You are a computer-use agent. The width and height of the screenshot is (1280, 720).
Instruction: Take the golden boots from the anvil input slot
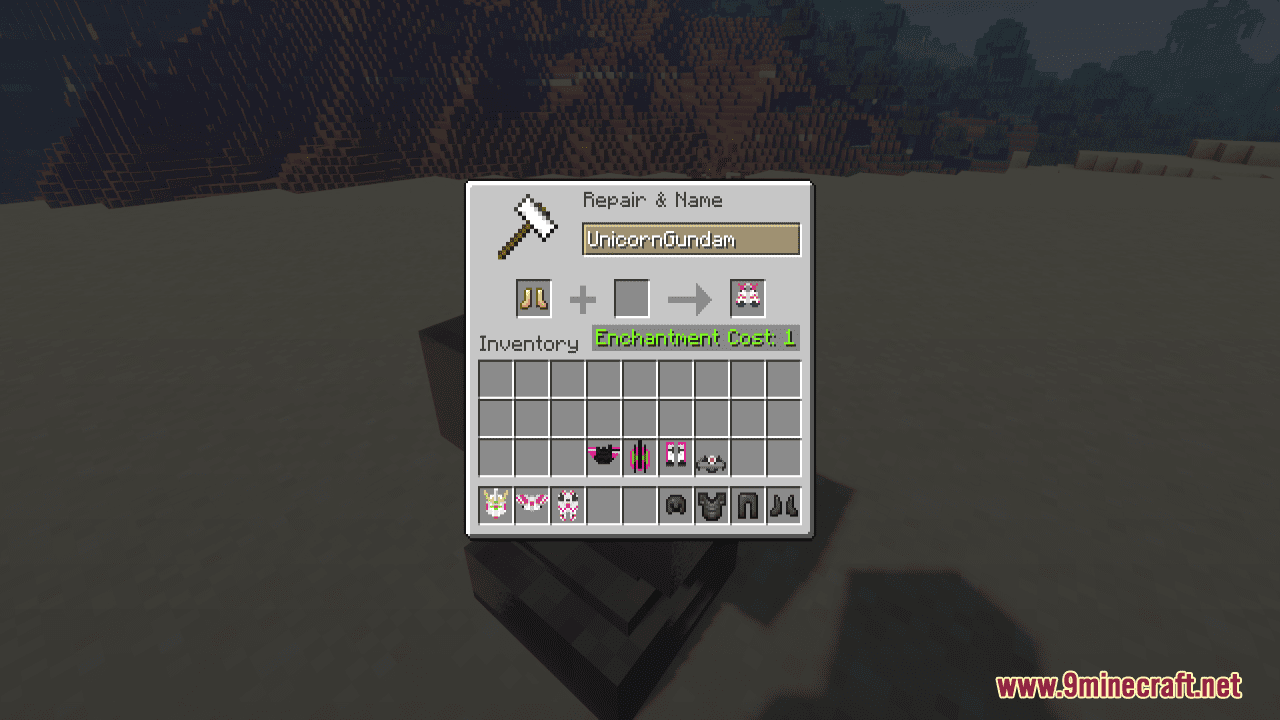click(533, 298)
